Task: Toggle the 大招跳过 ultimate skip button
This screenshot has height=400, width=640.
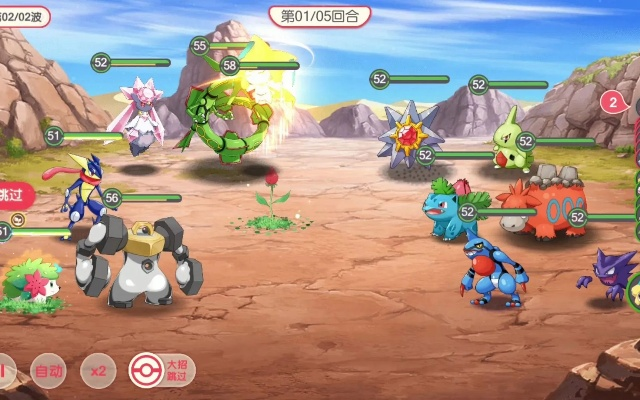Action: tap(161, 371)
